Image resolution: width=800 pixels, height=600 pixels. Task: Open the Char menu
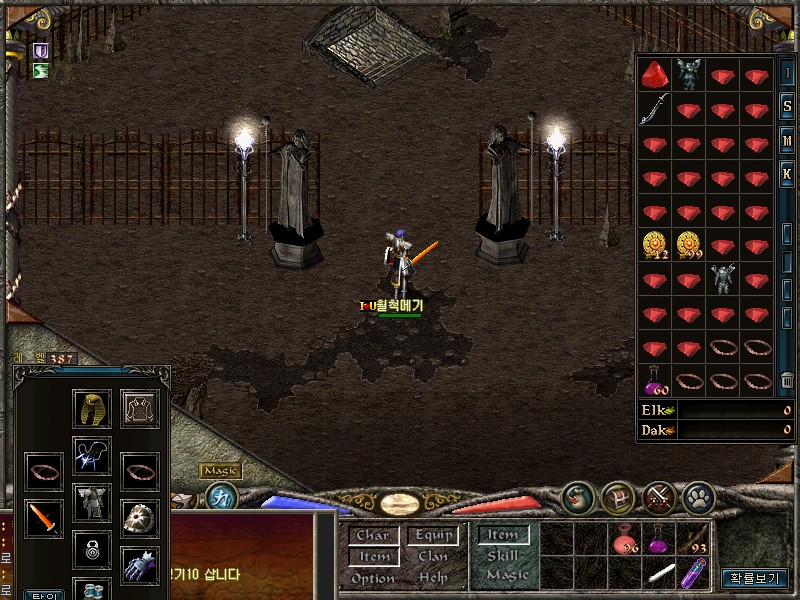pyautogui.click(x=372, y=536)
